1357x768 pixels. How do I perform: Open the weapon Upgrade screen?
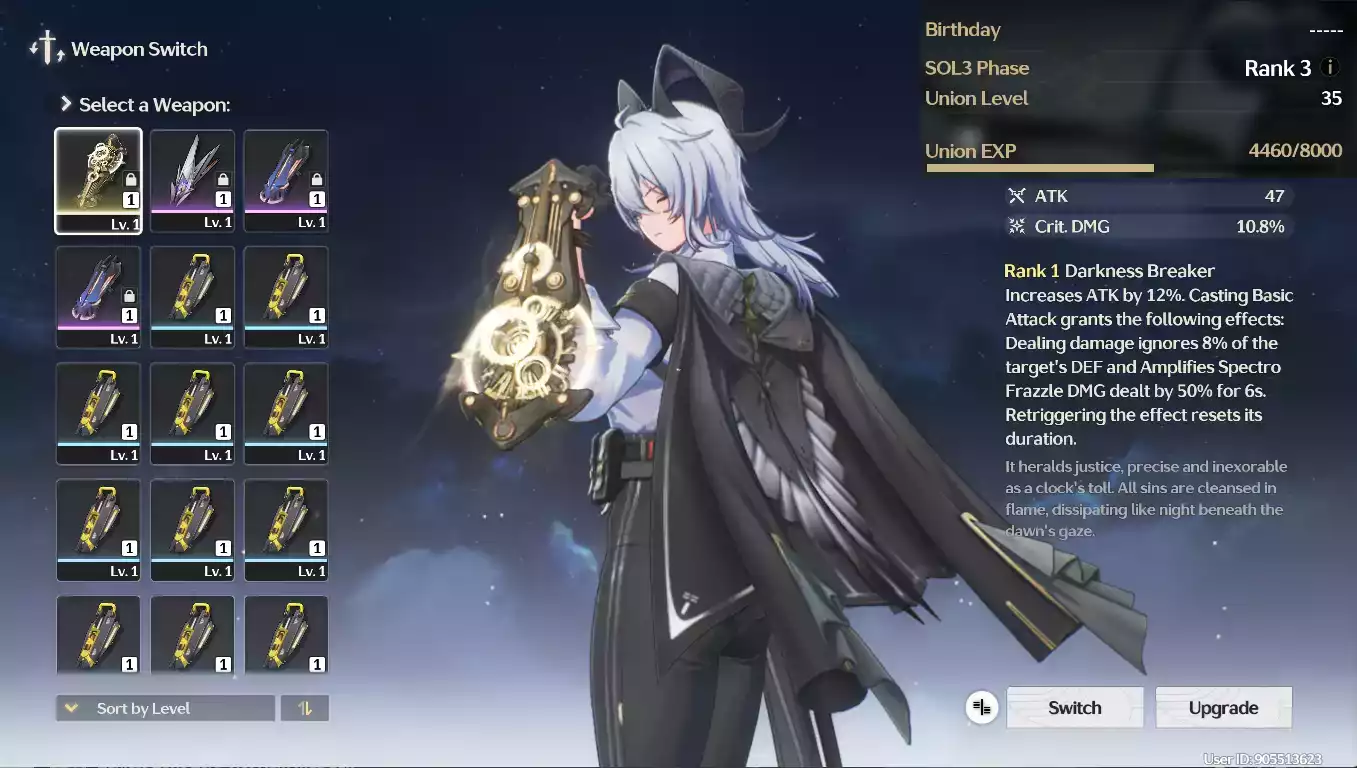tap(1223, 708)
